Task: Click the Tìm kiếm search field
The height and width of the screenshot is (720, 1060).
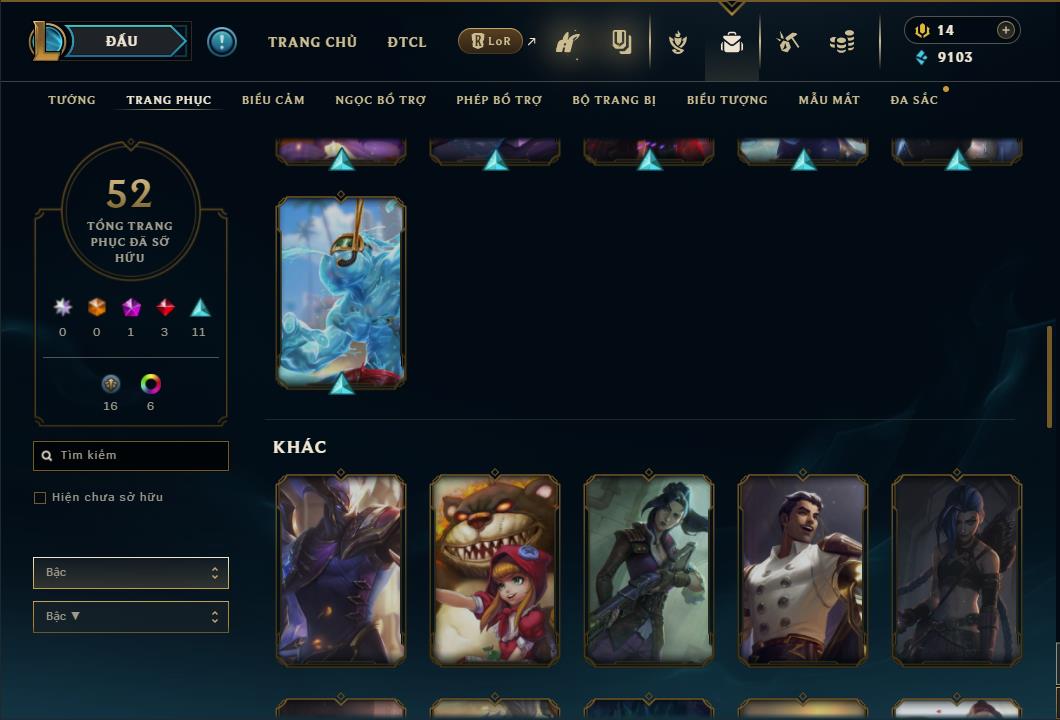Action: [131, 456]
